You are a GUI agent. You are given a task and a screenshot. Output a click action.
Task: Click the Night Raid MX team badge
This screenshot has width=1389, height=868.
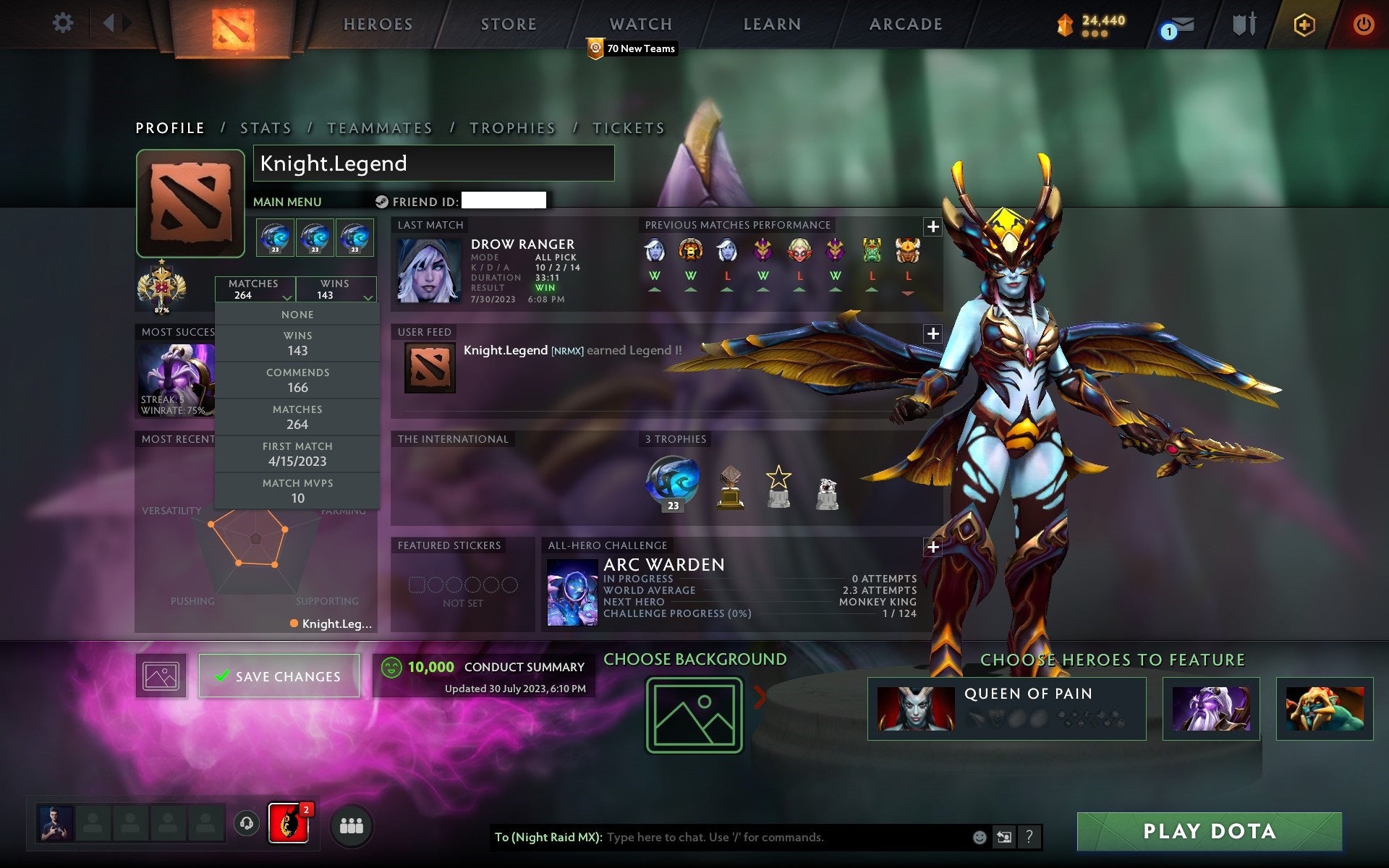click(289, 824)
